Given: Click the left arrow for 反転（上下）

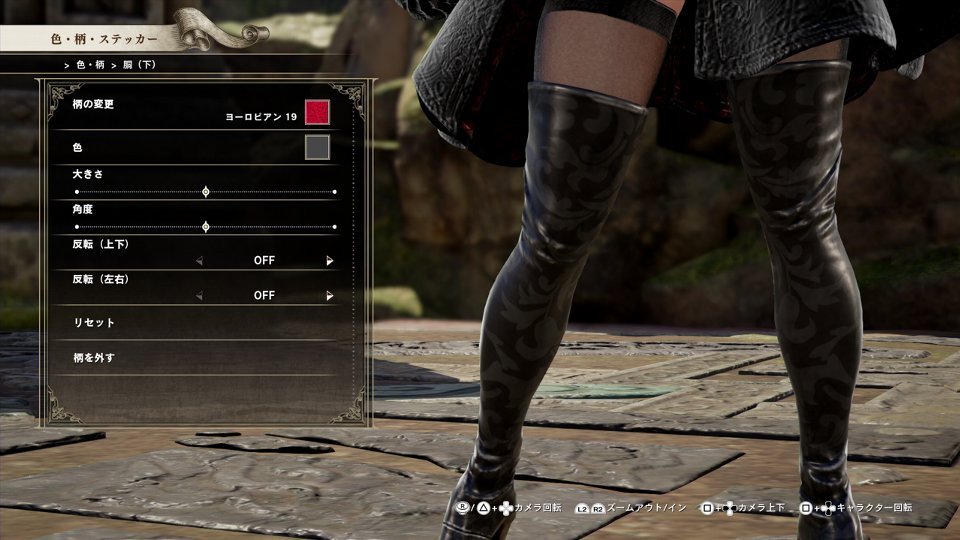Looking at the screenshot, I should (198, 261).
